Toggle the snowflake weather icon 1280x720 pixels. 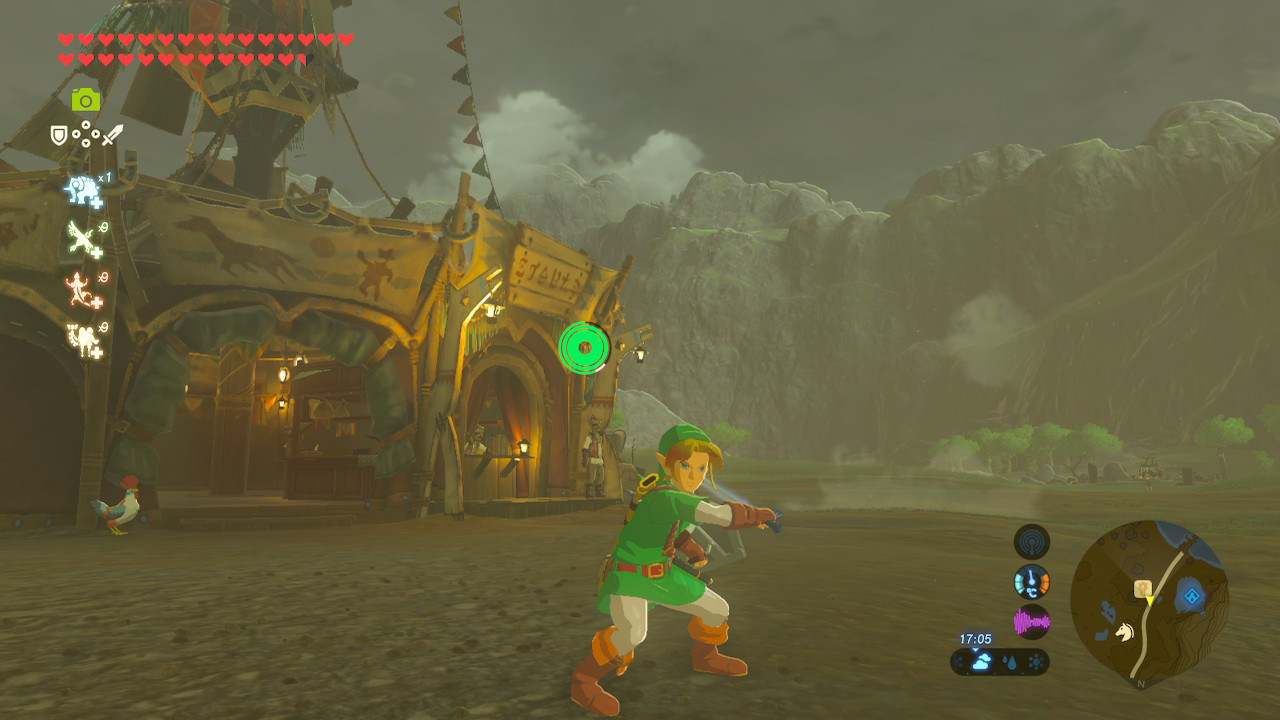1036,661
